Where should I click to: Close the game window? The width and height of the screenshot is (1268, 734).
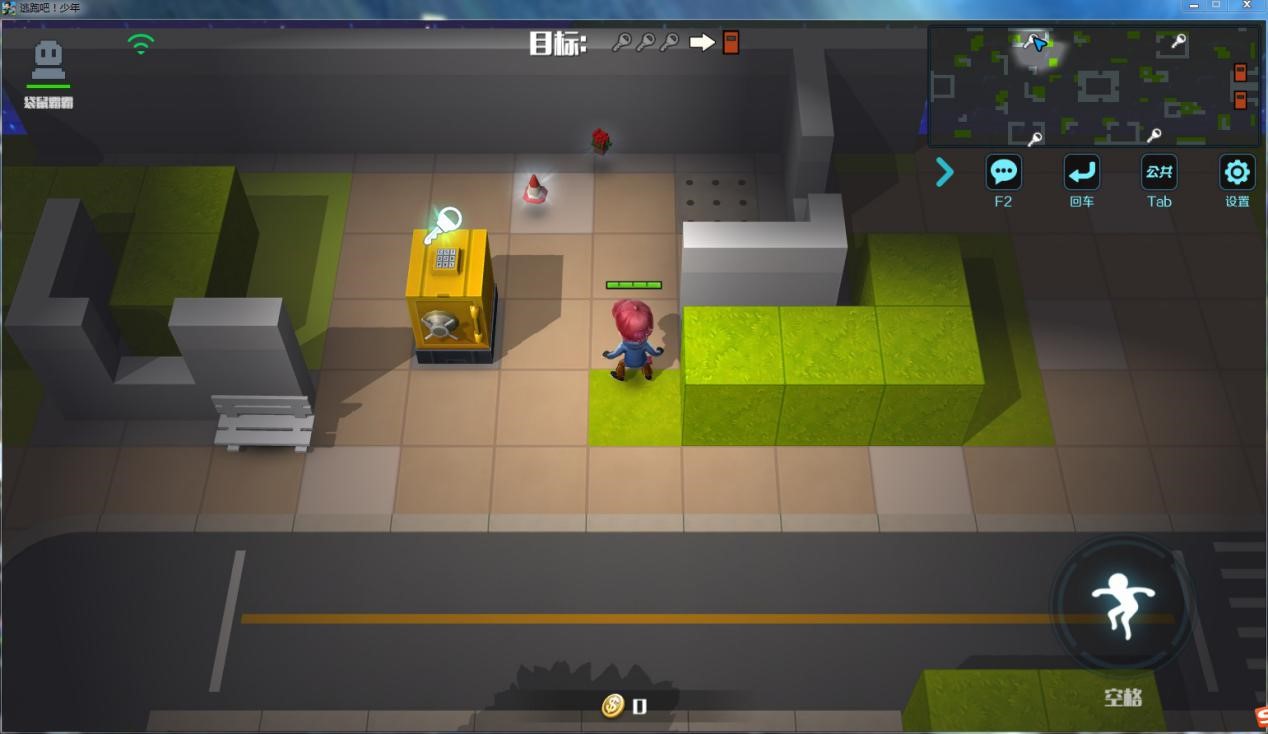1245,6
